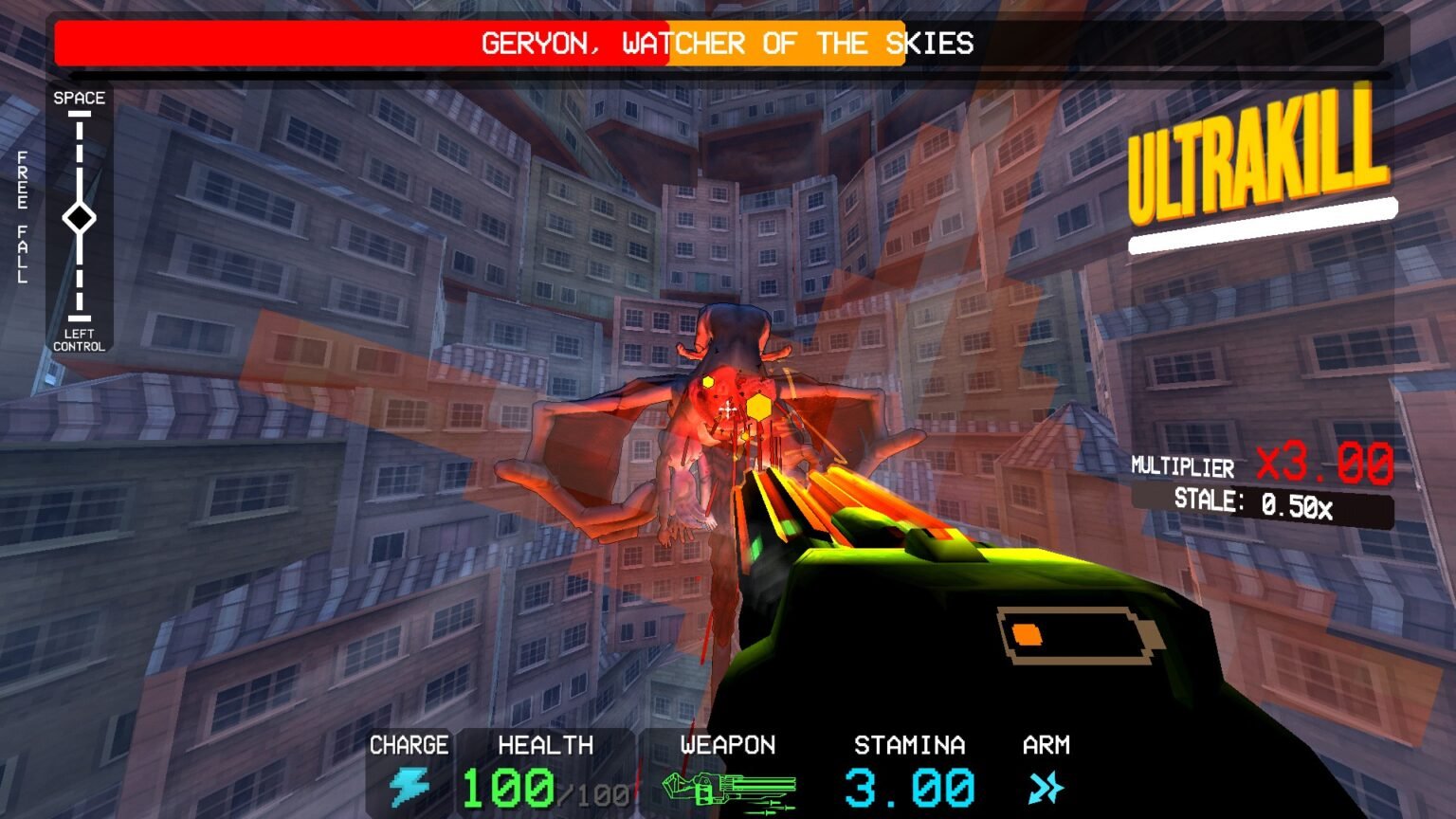Click the GERYON, WATCHER OF THE SKIES title

(x=728, y=44)
